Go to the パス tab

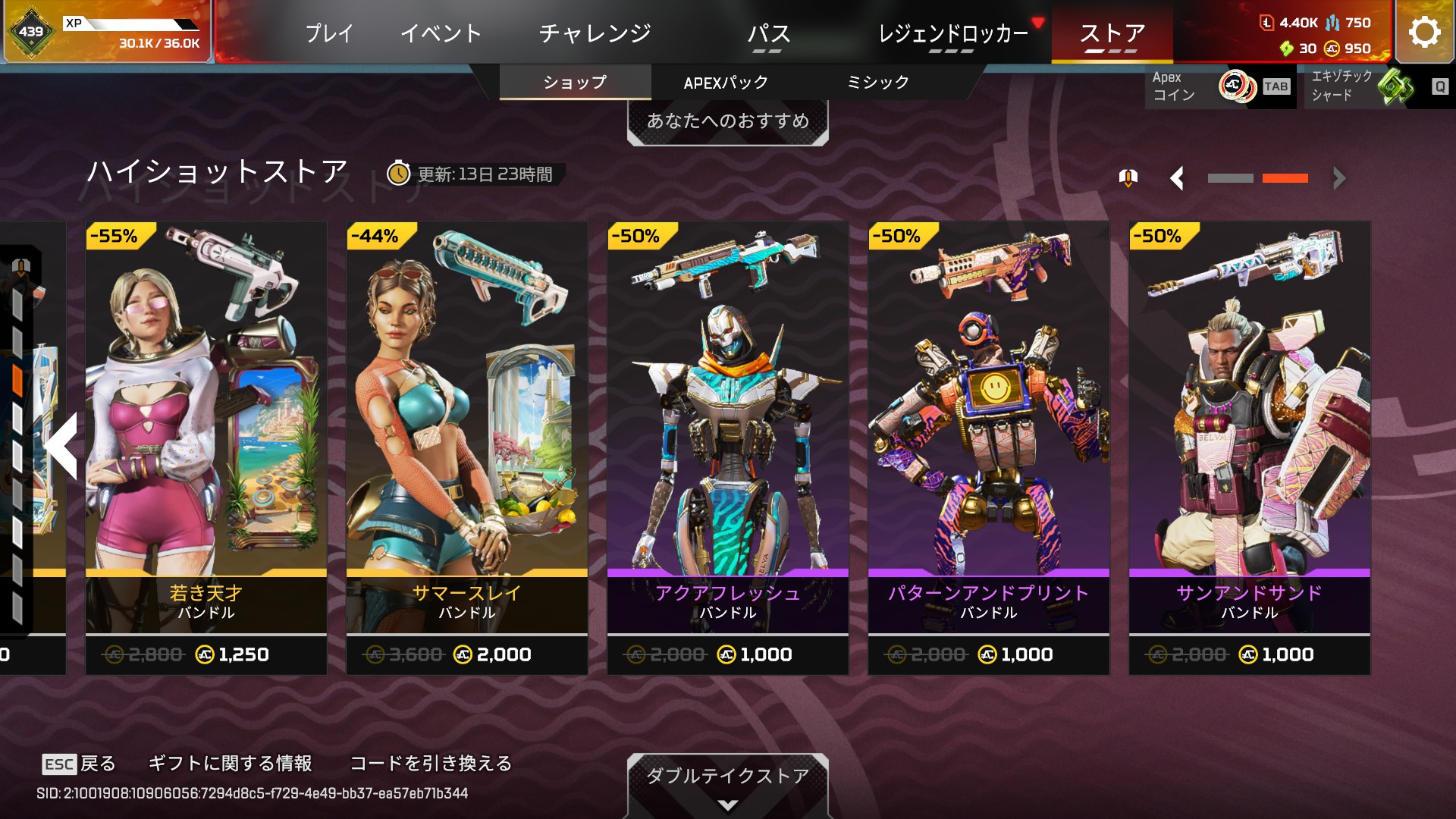click(768, 33)
